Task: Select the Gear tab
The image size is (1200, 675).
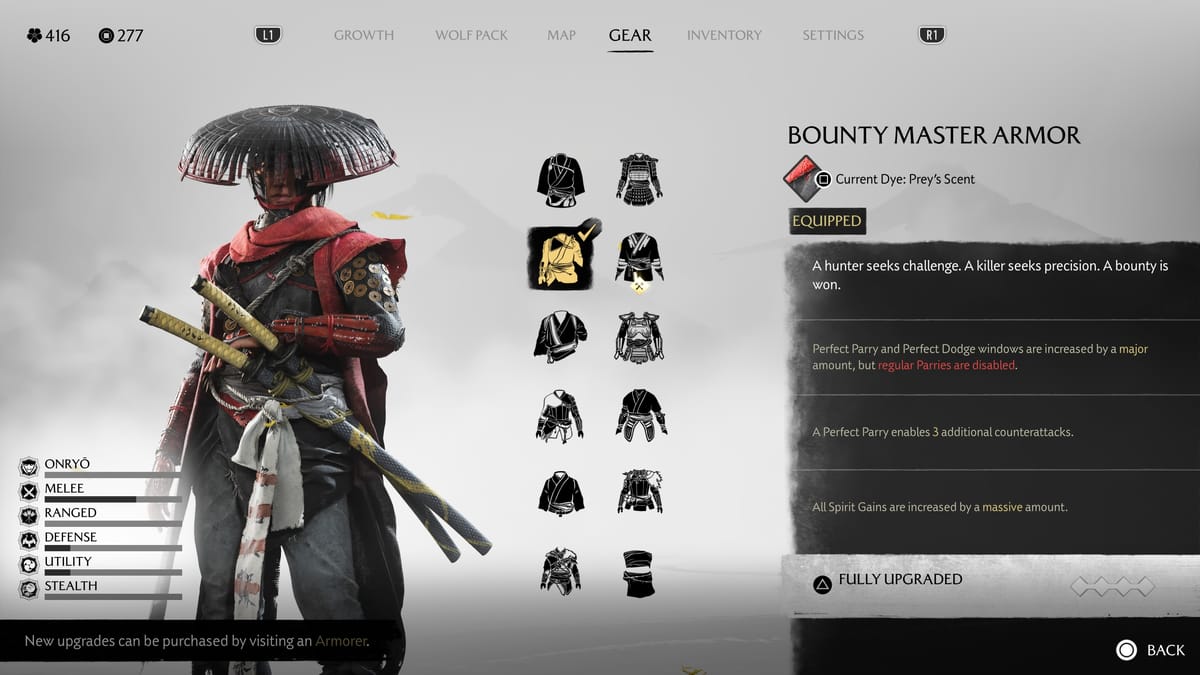Action: tap(630, 35)
